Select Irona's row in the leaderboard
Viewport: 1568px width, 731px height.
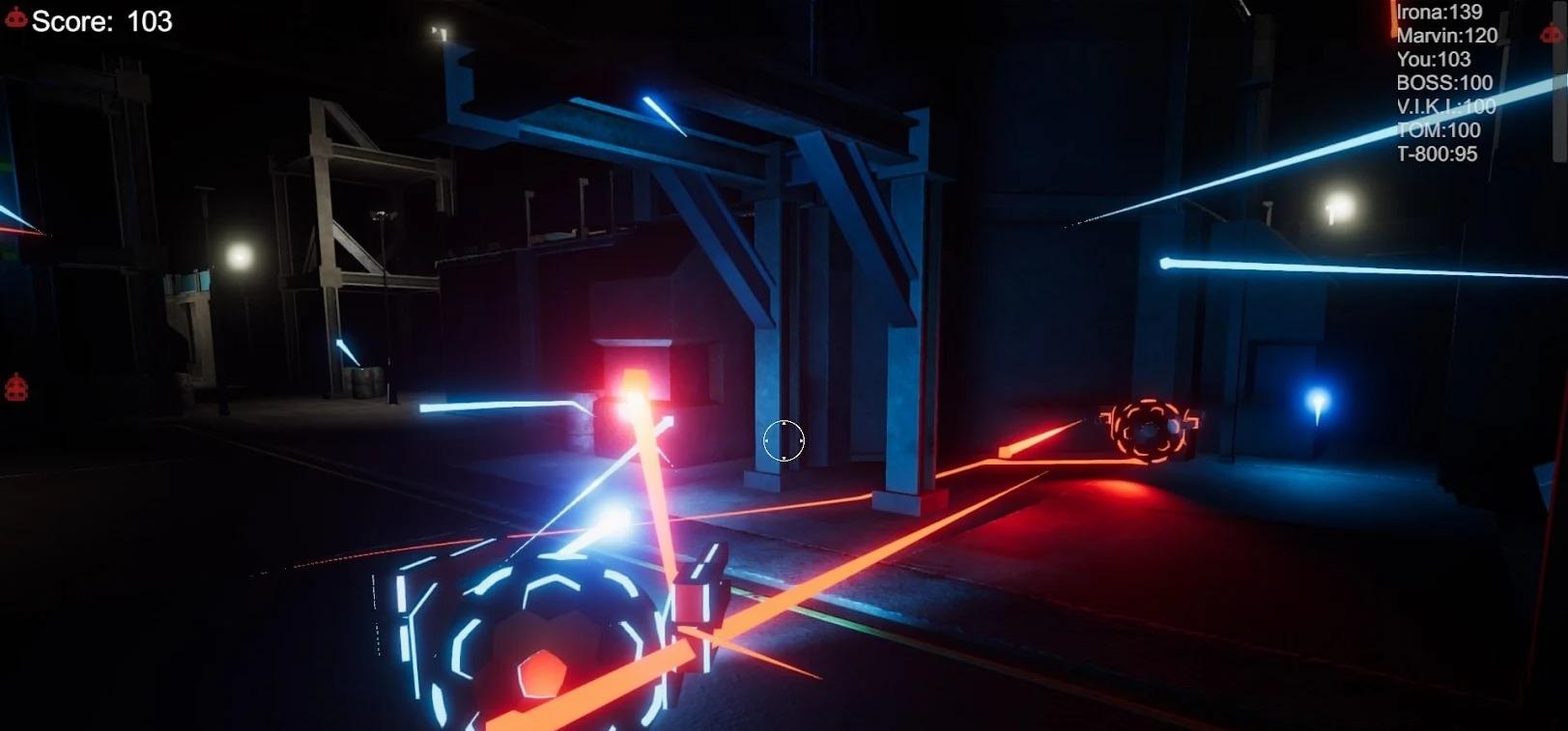1439,13
